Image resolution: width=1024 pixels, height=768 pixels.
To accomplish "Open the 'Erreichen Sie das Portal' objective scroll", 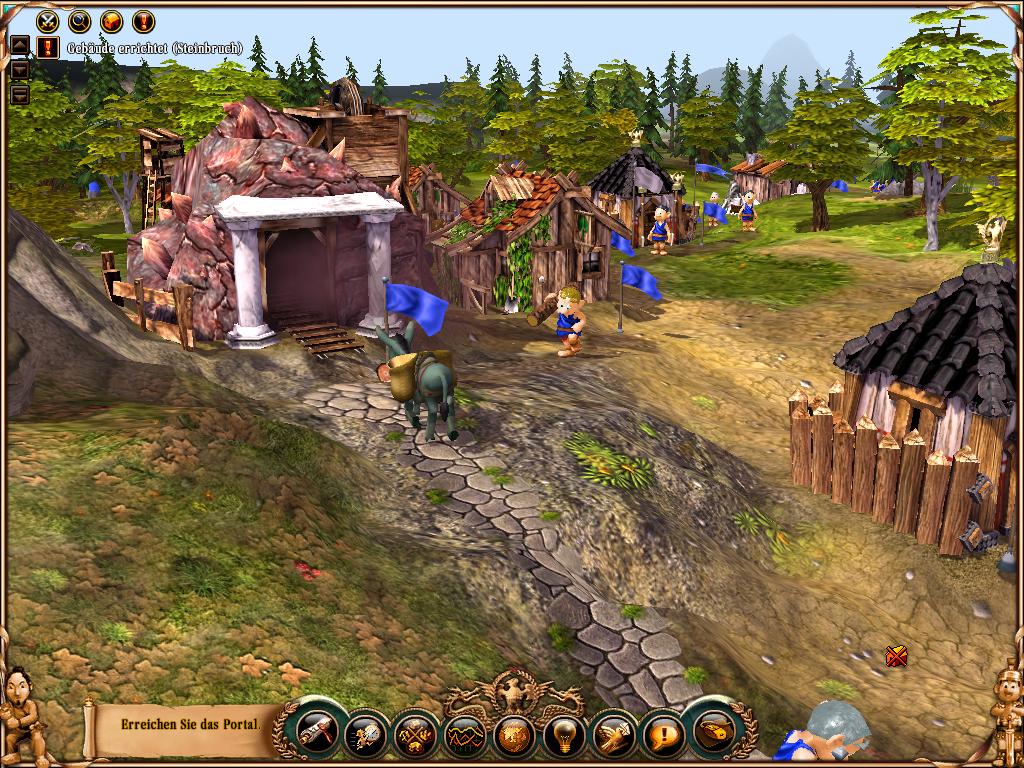I will [185, 724].
